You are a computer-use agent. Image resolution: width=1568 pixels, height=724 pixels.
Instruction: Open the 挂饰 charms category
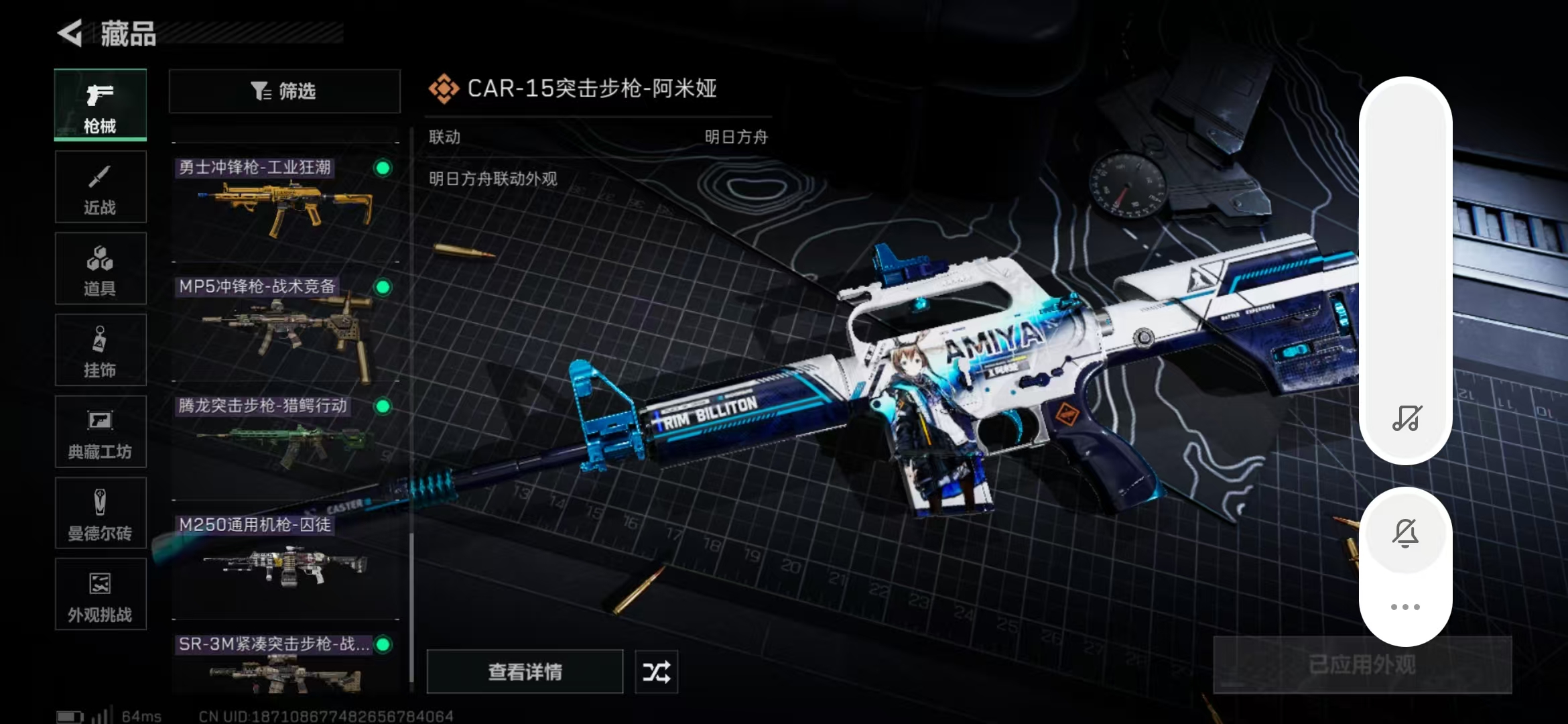click(99, 350)
